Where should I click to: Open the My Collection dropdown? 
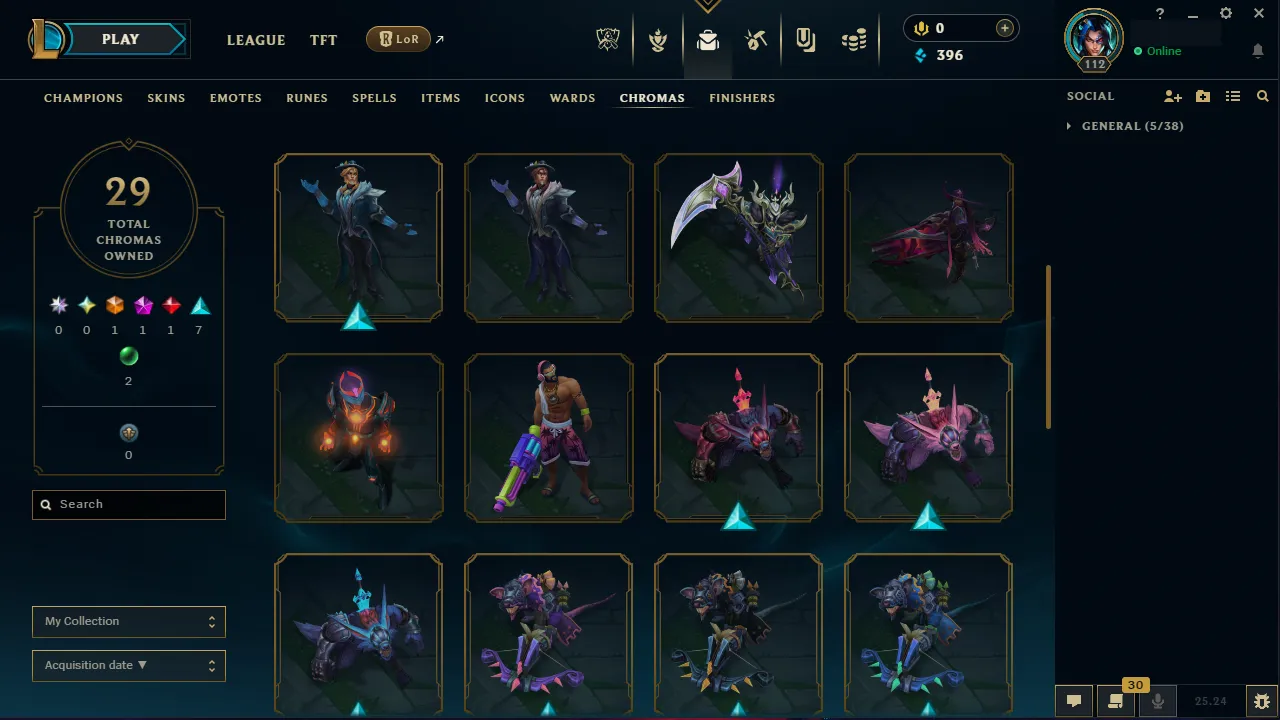click(x=128, y=621)
